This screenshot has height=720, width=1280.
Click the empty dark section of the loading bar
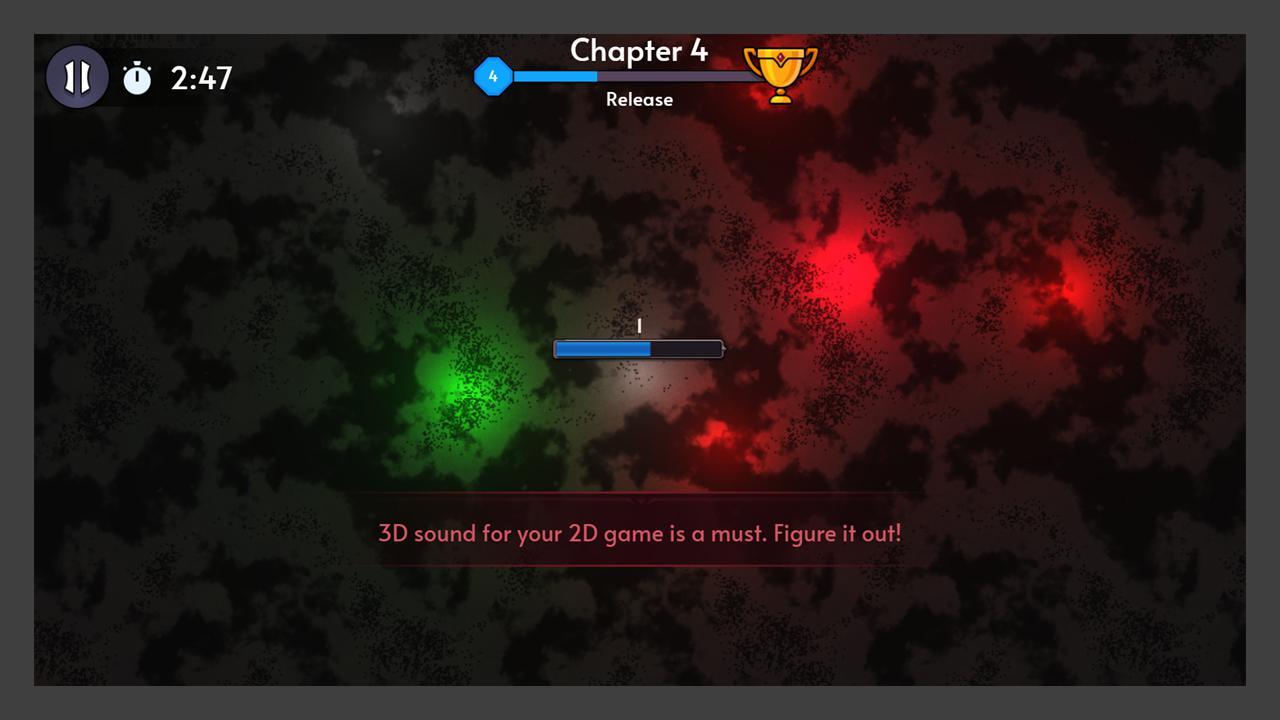(x=685, y=348)
